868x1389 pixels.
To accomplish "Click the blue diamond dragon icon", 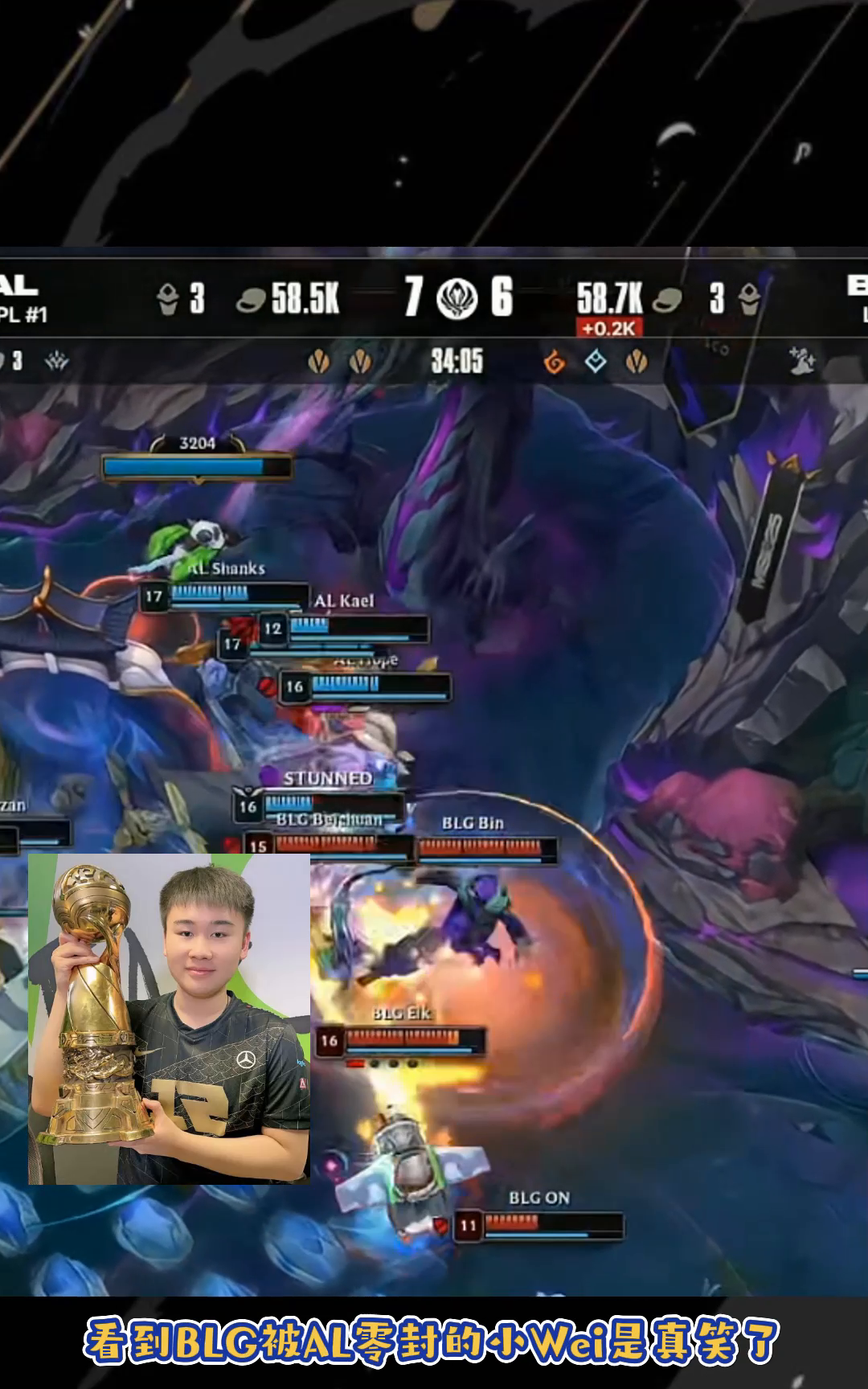I will pos(595,362).
